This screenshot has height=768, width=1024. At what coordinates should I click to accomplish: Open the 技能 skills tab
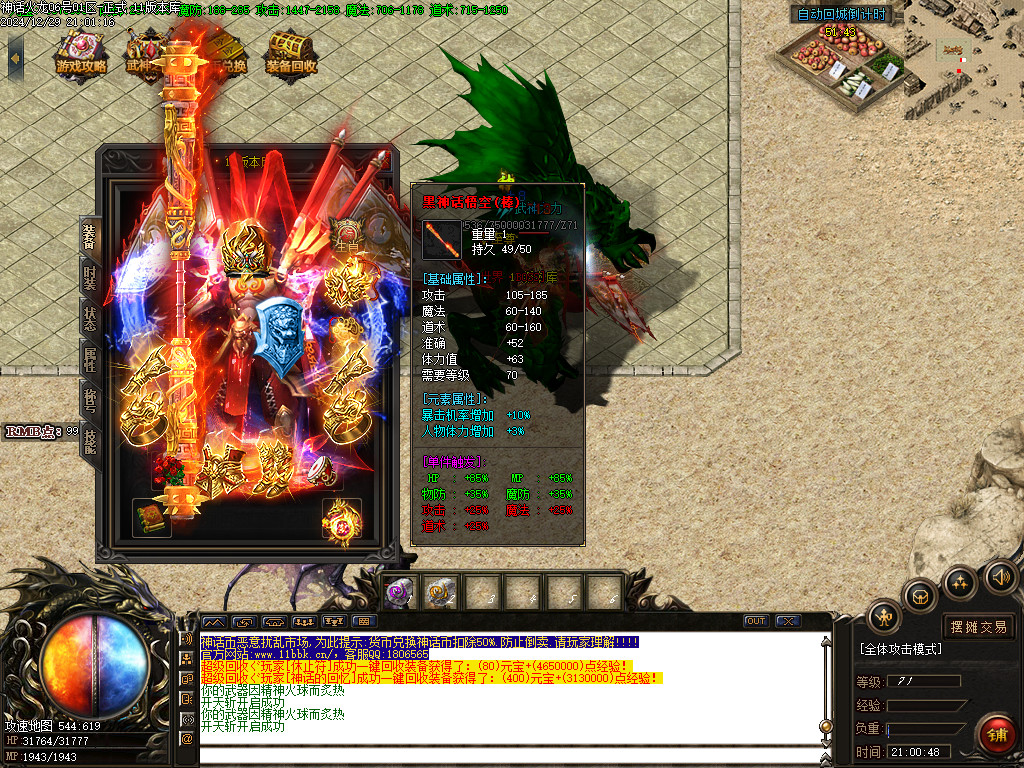pyautogui.click(x=90, y=439)
